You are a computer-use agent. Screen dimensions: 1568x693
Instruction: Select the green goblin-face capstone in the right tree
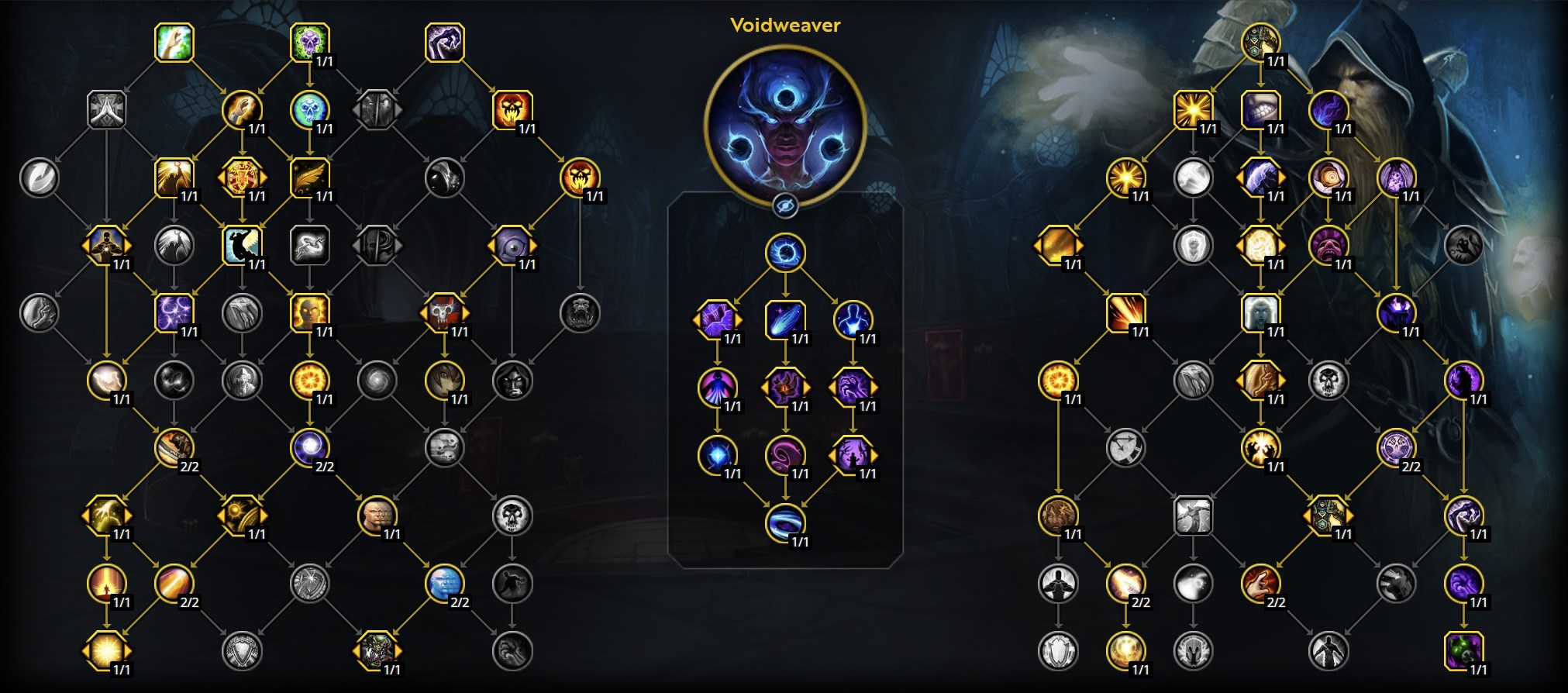point(1464,651)
